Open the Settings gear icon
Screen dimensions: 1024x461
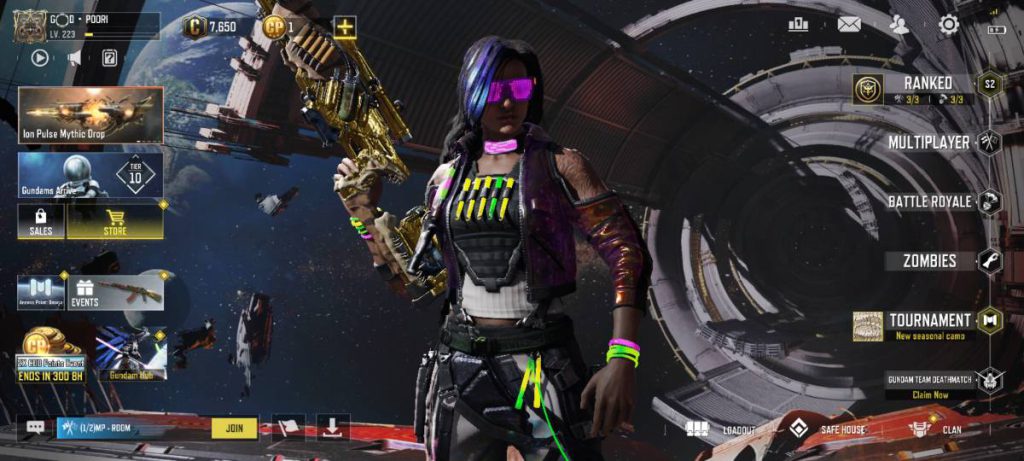(x=948, y=25)
